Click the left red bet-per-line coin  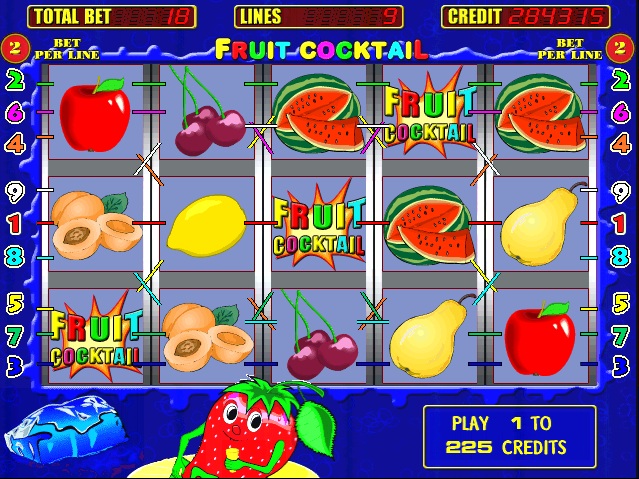(x=15, y=47)
